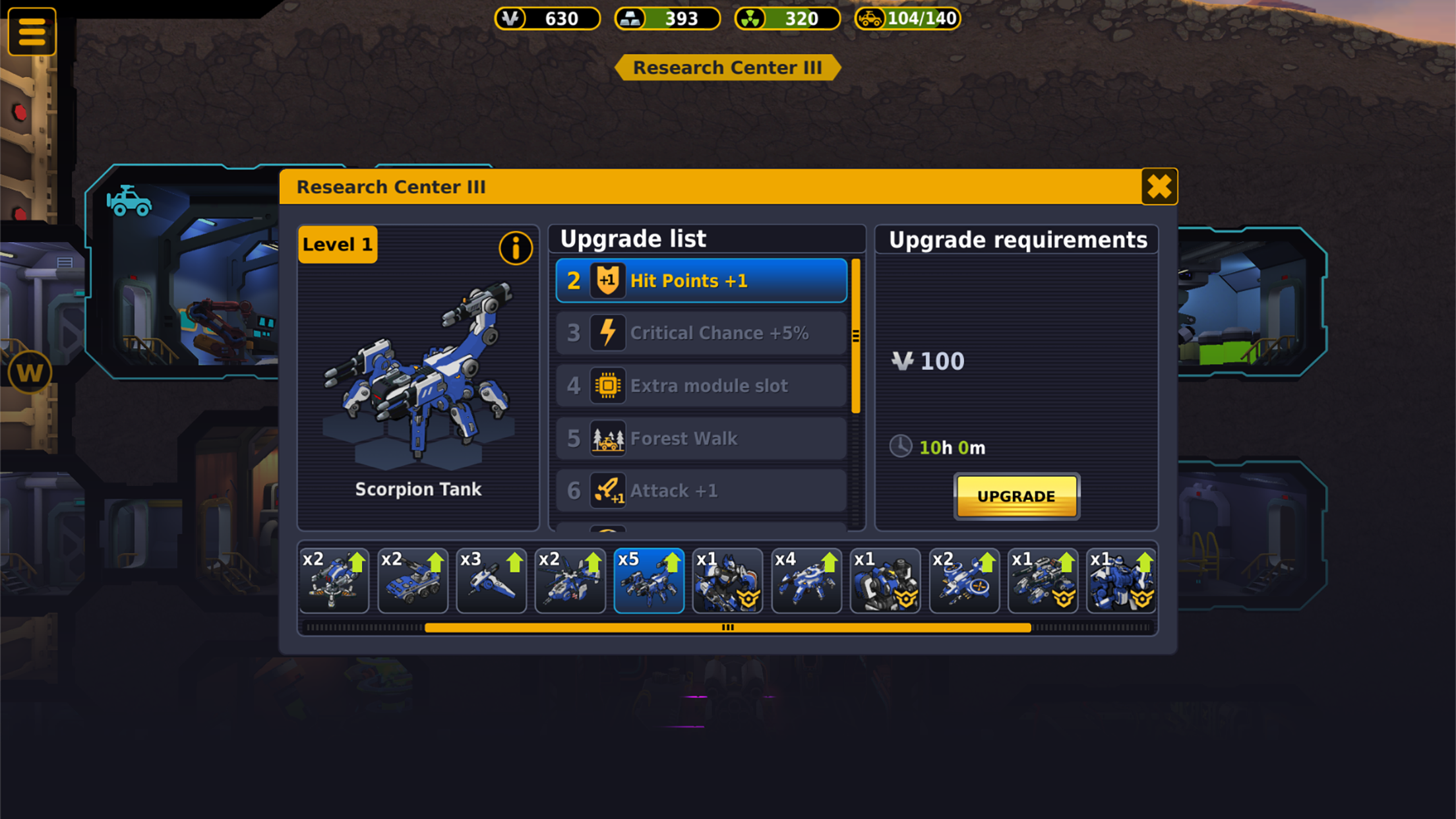This screenshot has width=1456, height=819.
Task: Select the Forest Walk upgrade
Action: (x=700, y=438)
